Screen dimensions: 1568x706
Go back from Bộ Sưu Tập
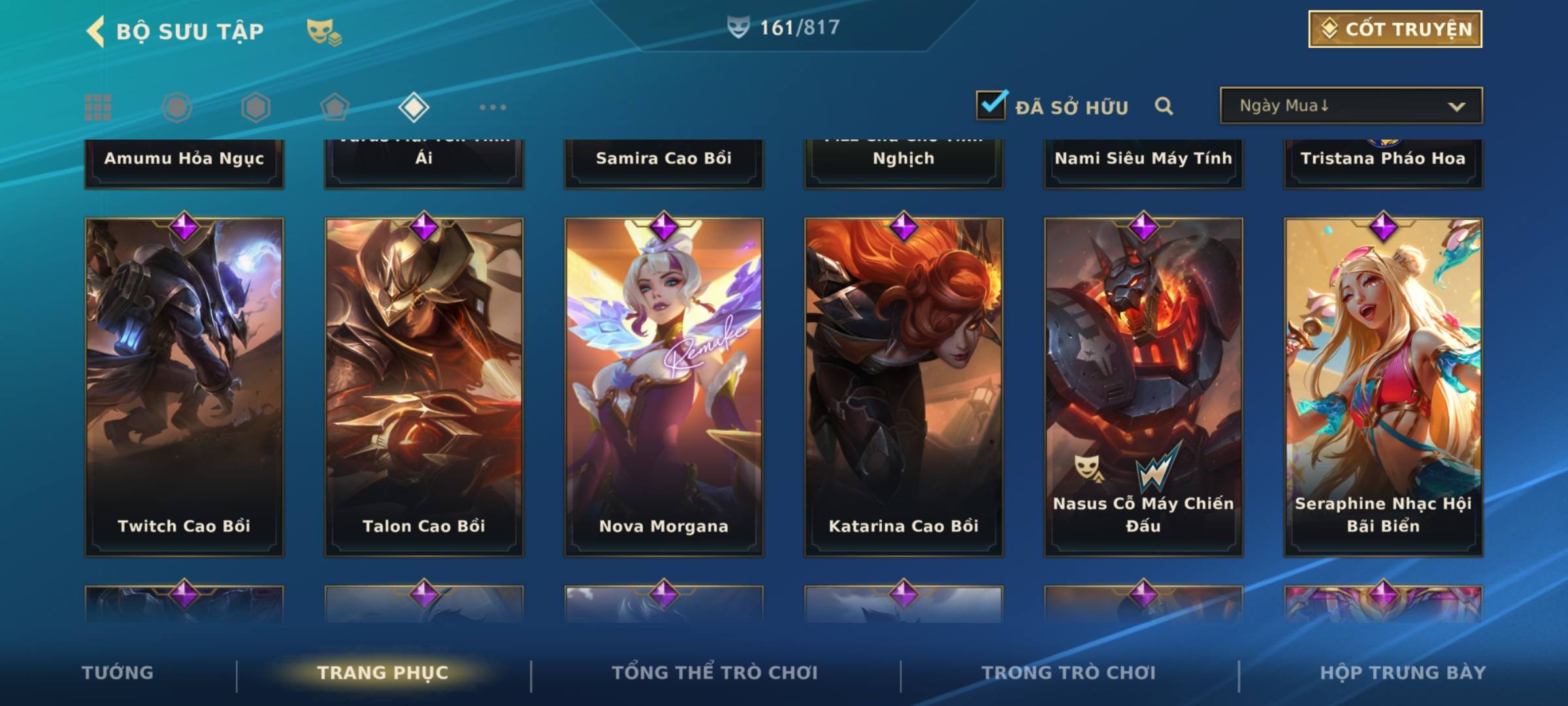coord(95,31)
